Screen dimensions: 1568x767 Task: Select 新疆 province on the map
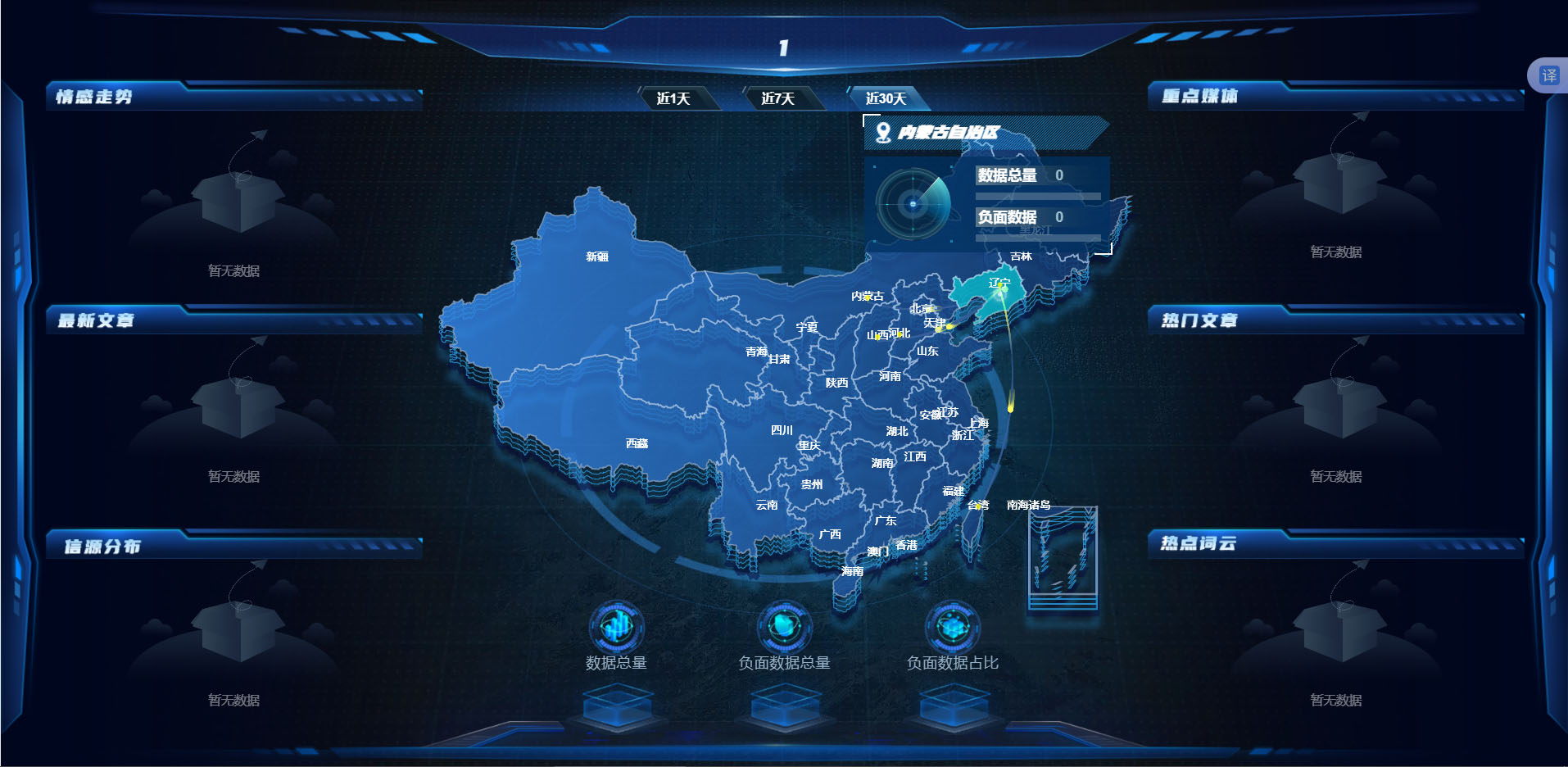pyautogui.click(x=598, y=258)
